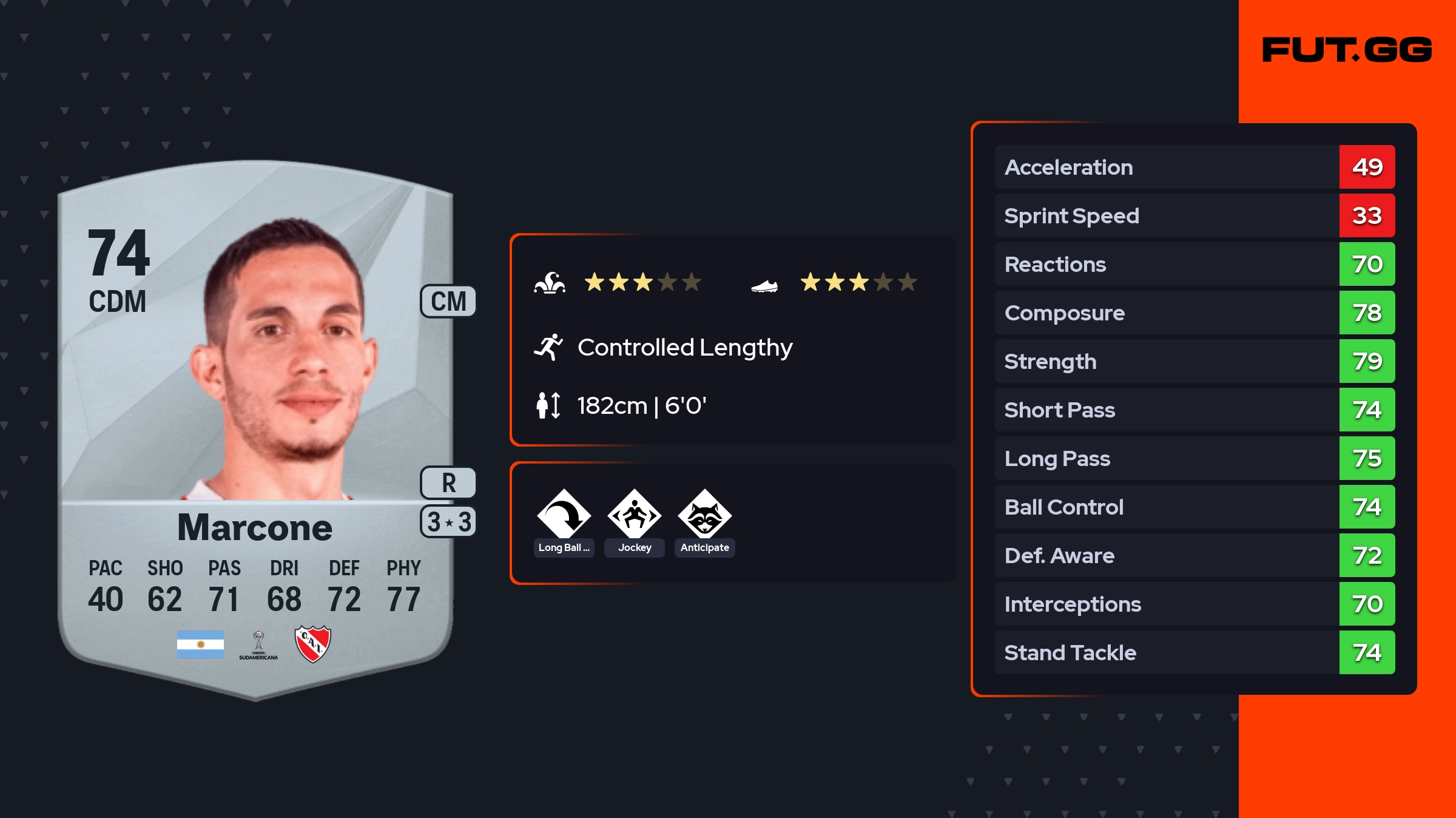Open the FUT.GG logo link
Image resolution: width=1456 pixels, height=818 pixels.
point(1347,50)
